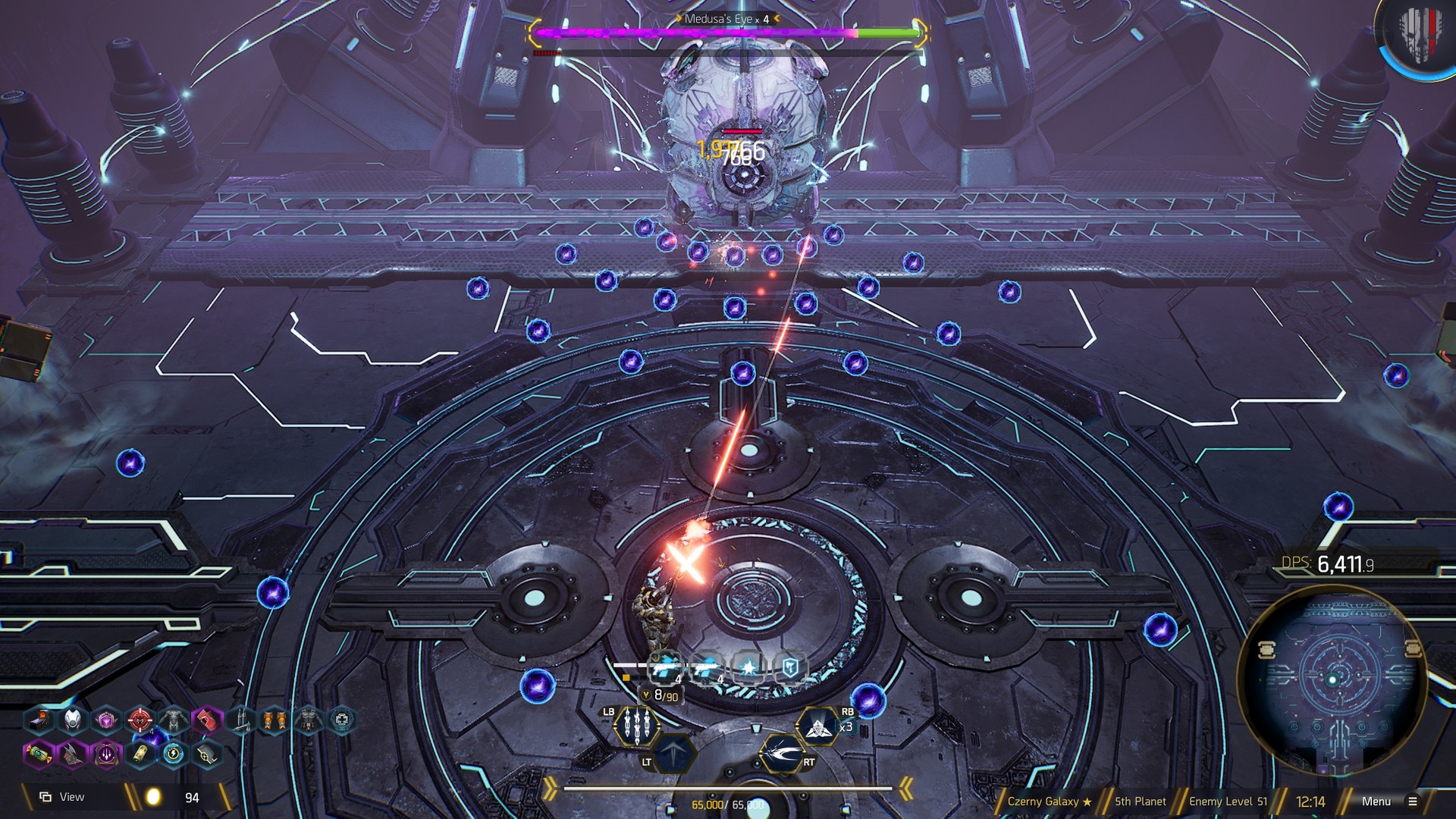
Task: Open the hamburger icon beside Menu
Action: (1412, 800)
